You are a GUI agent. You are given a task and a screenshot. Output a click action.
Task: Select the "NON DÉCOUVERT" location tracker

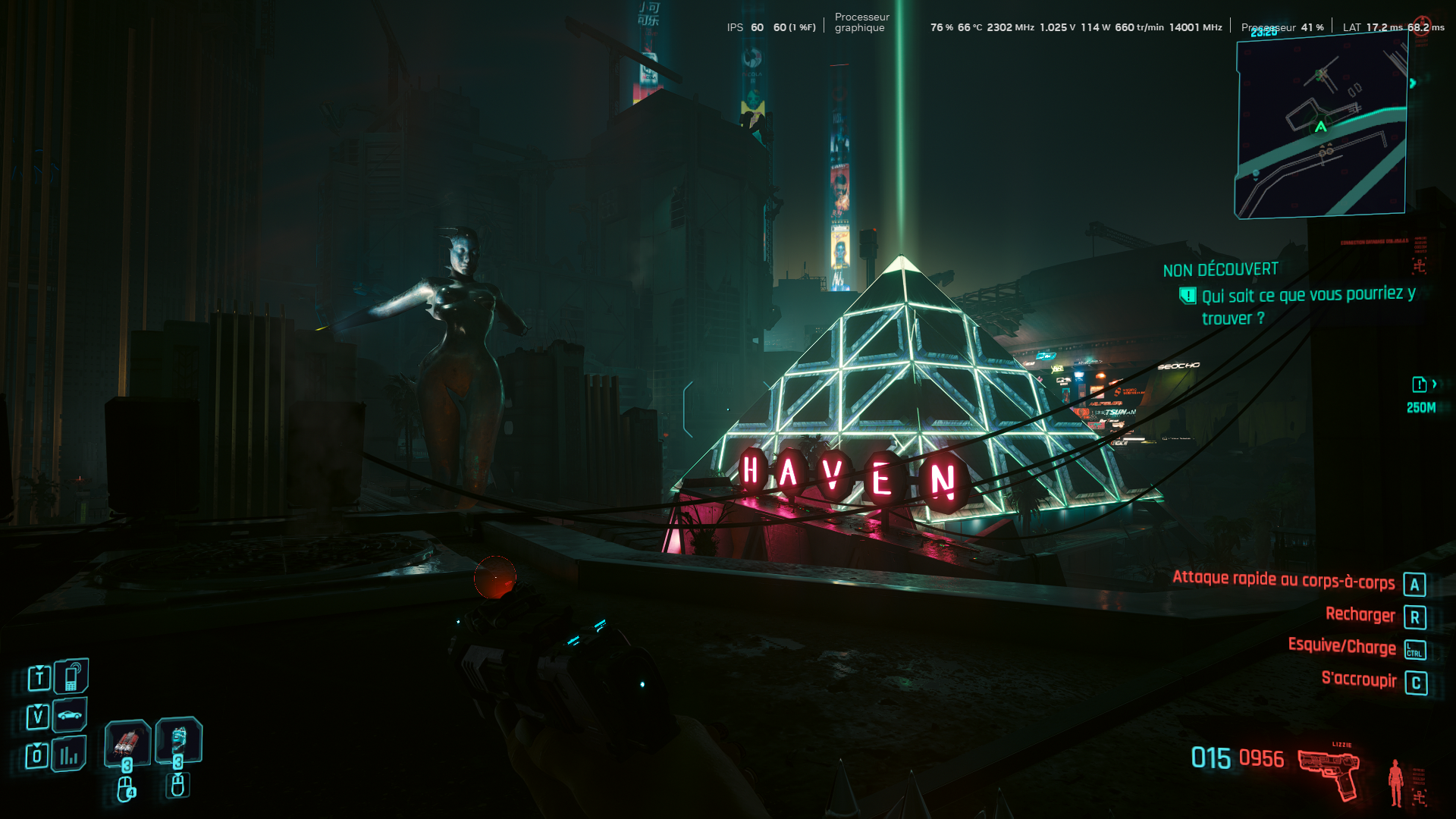point(1220,270)
